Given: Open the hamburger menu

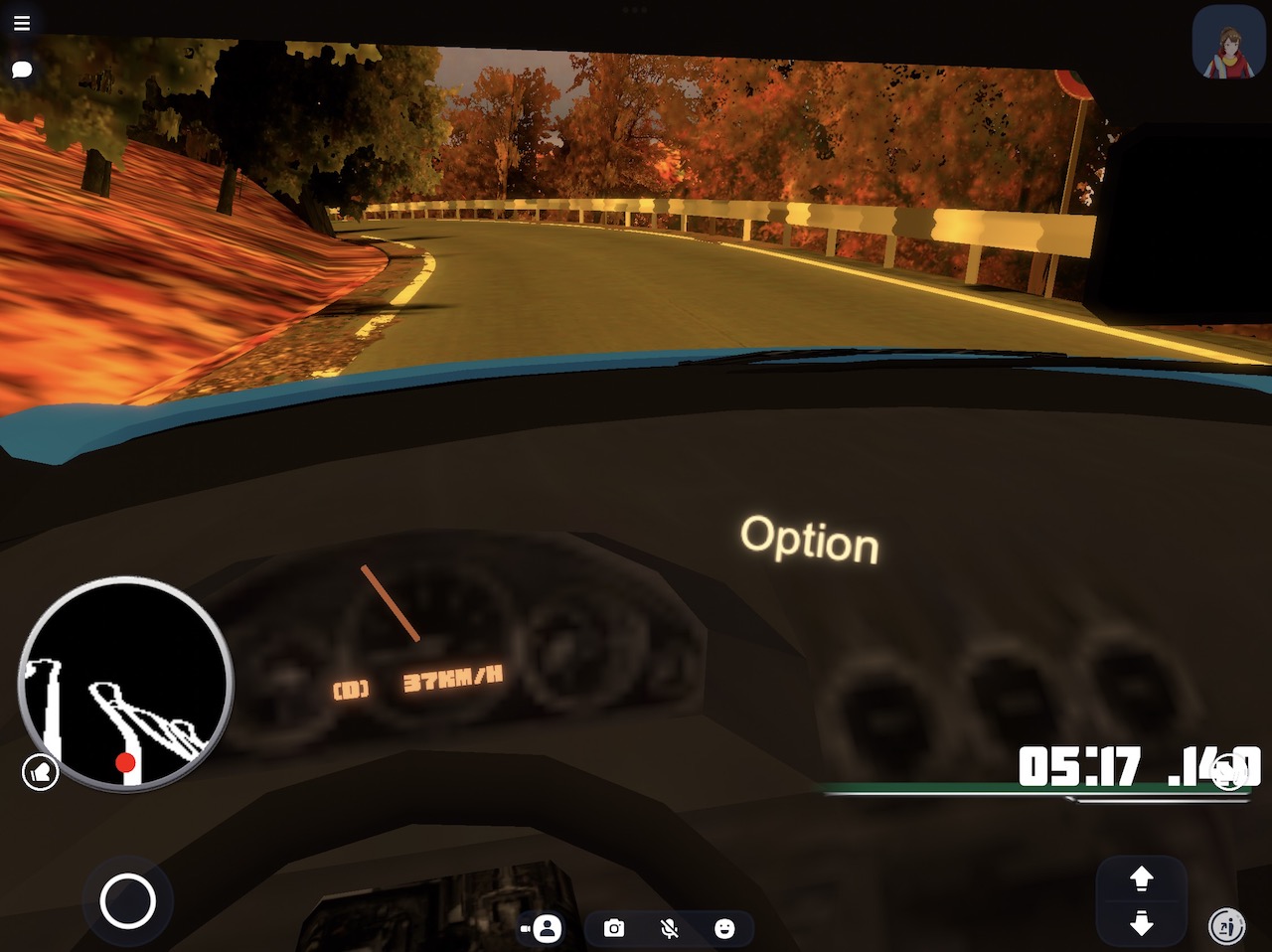Looking at the screenshot, I should click(22, 23).
